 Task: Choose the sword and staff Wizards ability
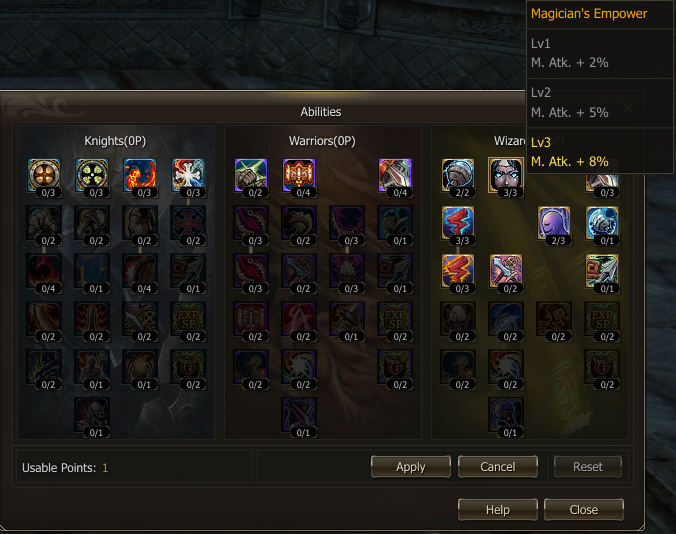(x=505, y=269)
